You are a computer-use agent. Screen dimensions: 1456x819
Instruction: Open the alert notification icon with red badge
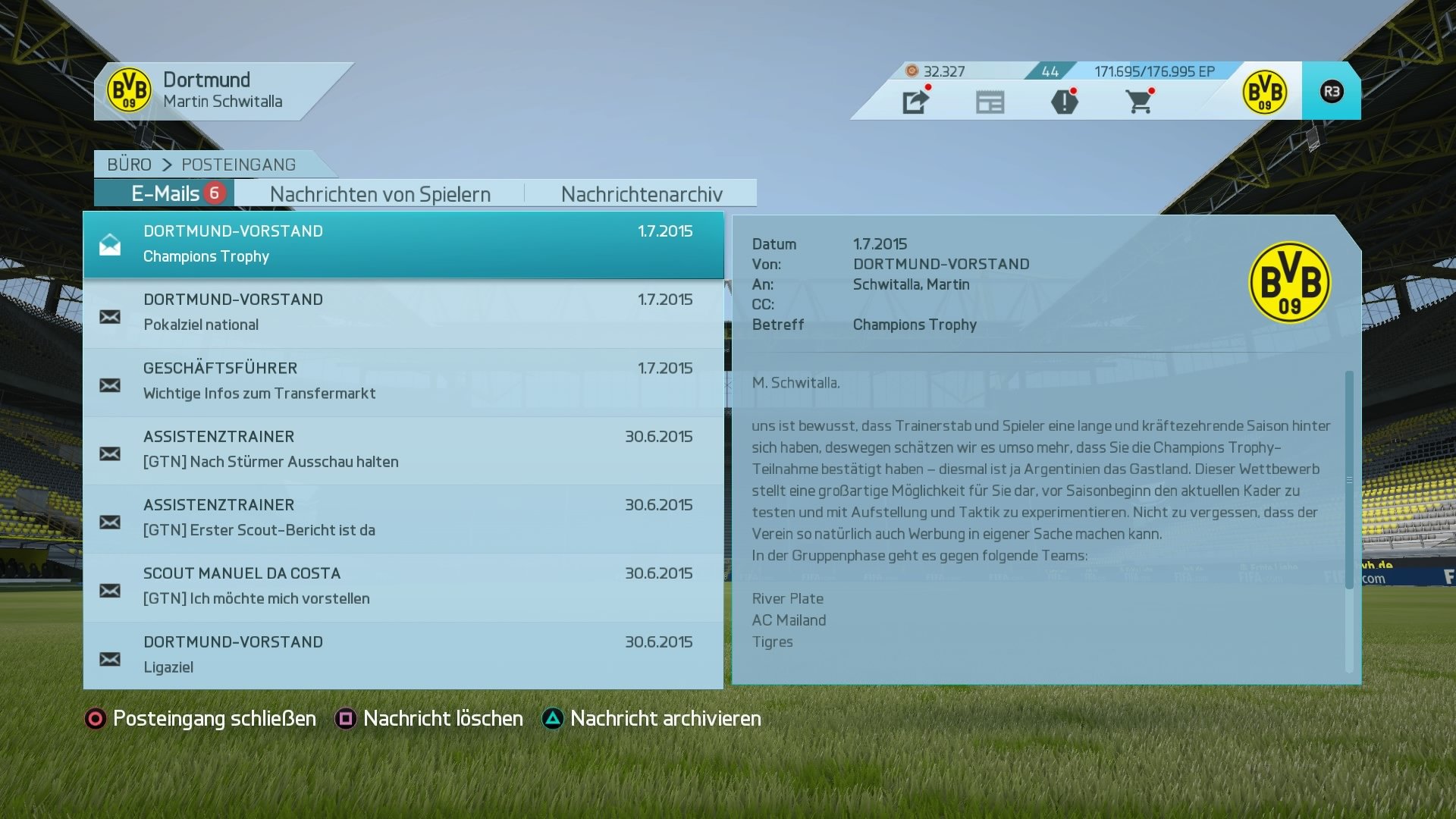click(x=1065, y=101)
